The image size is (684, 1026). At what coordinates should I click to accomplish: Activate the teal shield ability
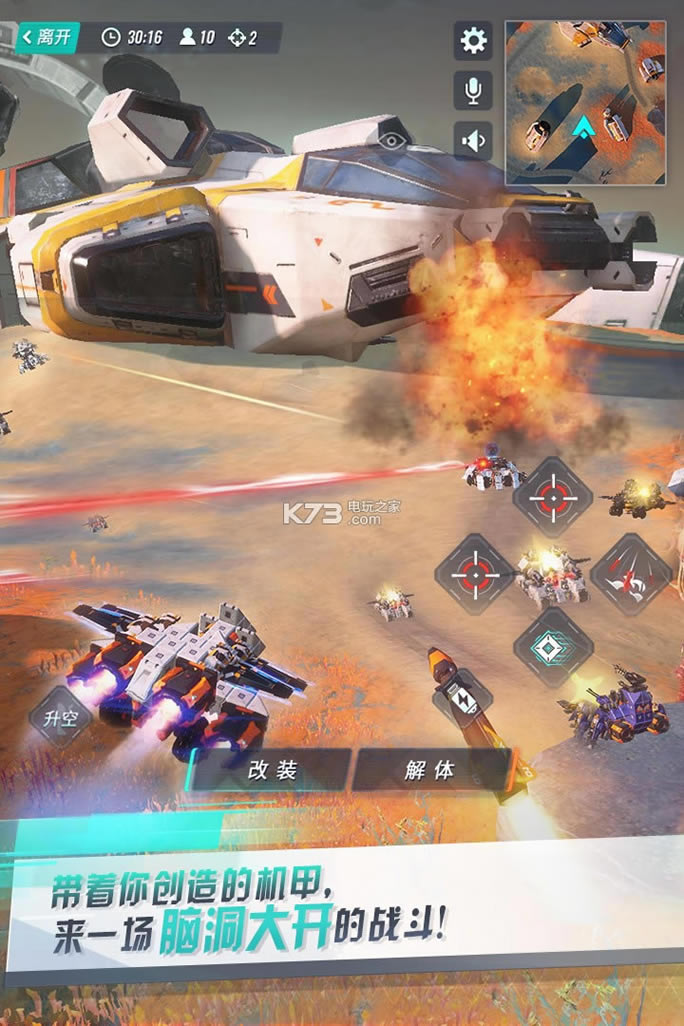(553, 646)
